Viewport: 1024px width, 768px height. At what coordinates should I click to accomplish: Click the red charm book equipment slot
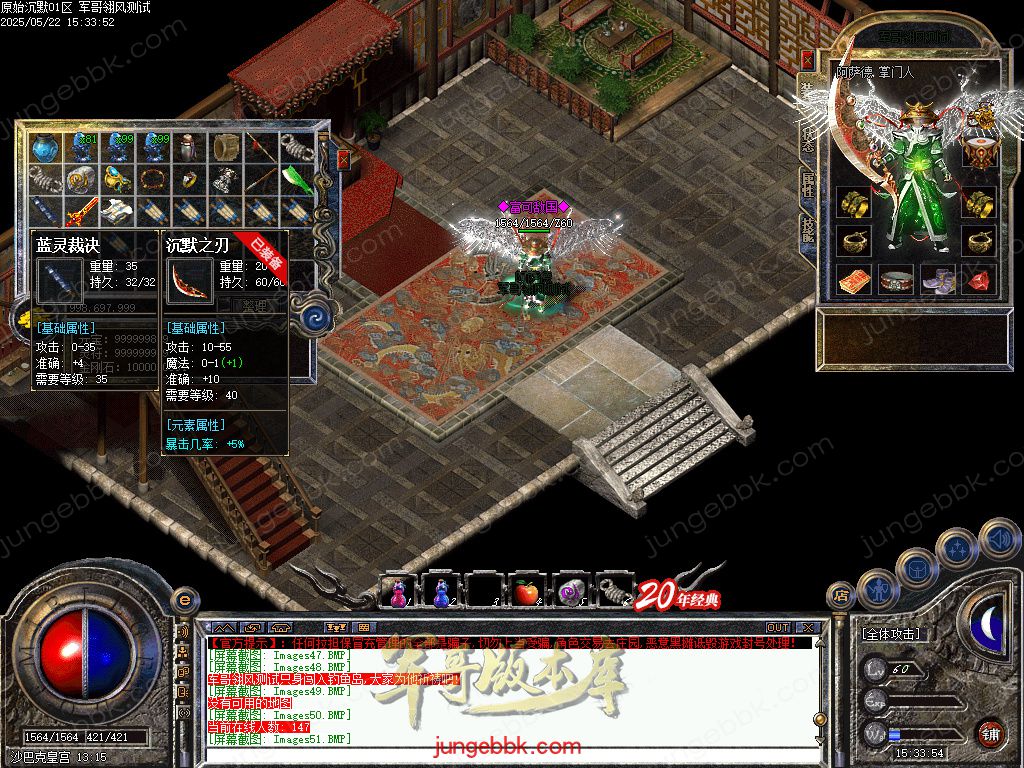[x=853, y=281]
